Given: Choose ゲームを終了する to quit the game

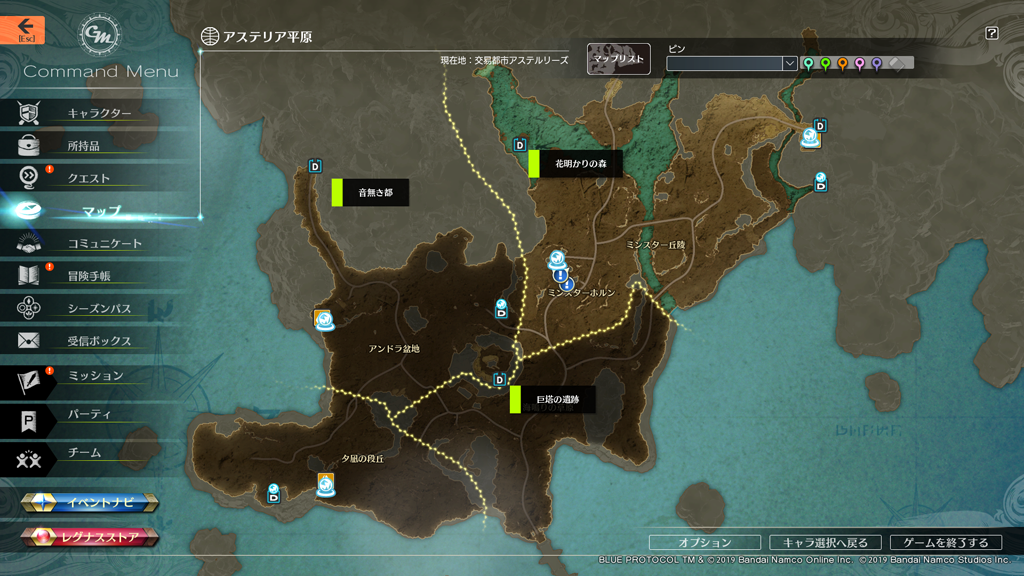Looking at the screenshot, I should [x=945, y=542].
